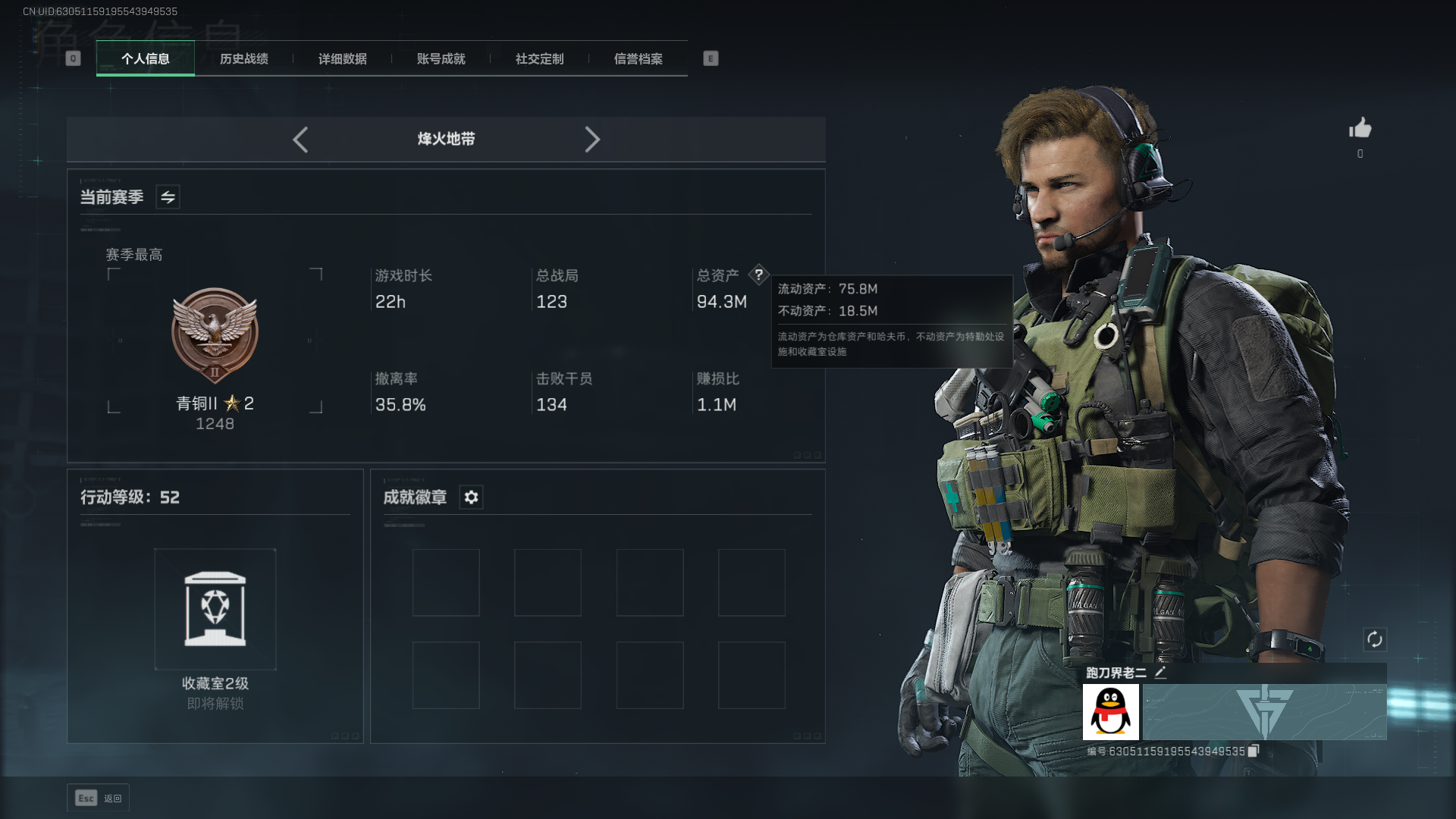1456x819 pixels.
Task: Click the player banner card emblem
Action: [x=1264, y=712]
